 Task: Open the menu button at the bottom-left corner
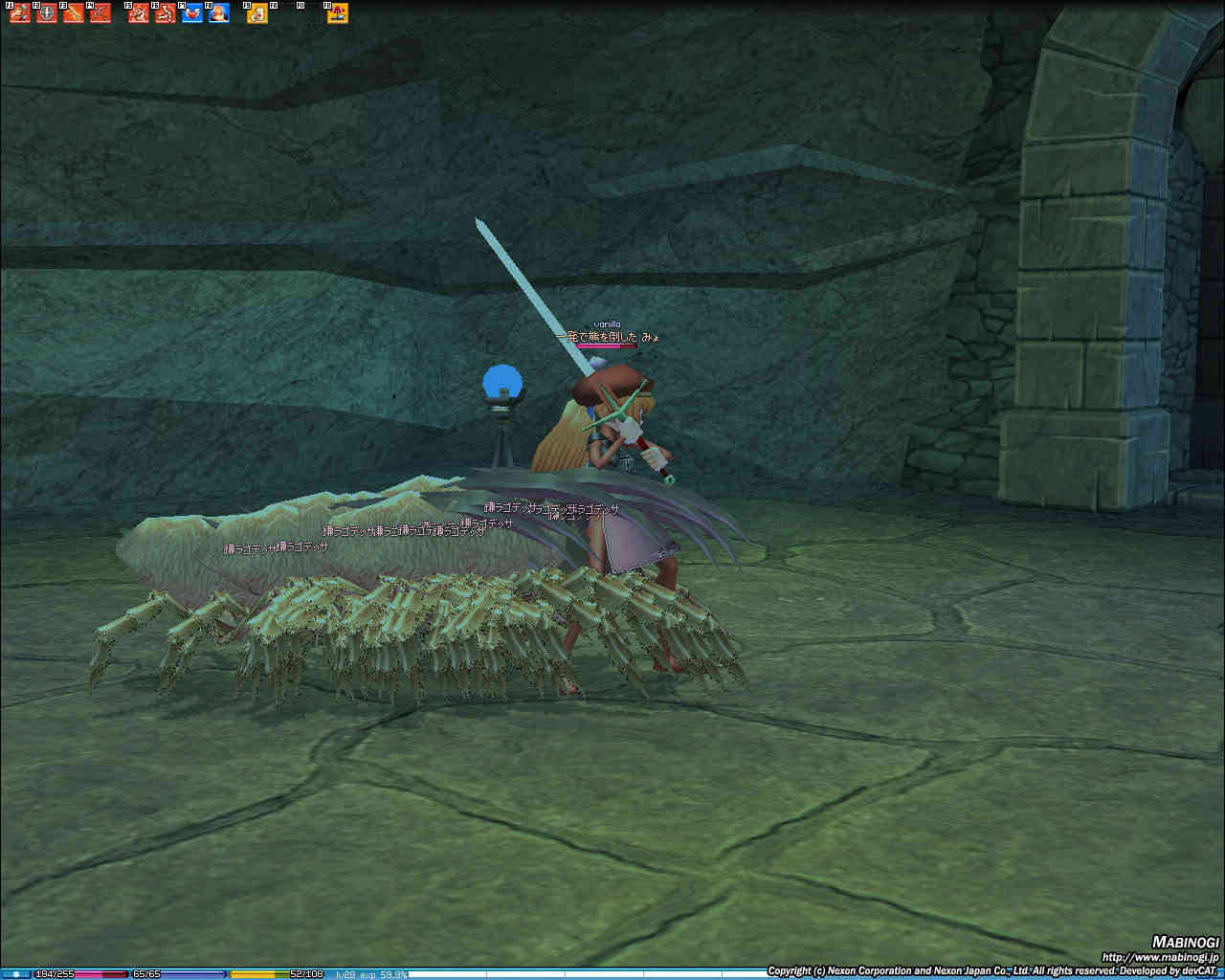point(15,974)
